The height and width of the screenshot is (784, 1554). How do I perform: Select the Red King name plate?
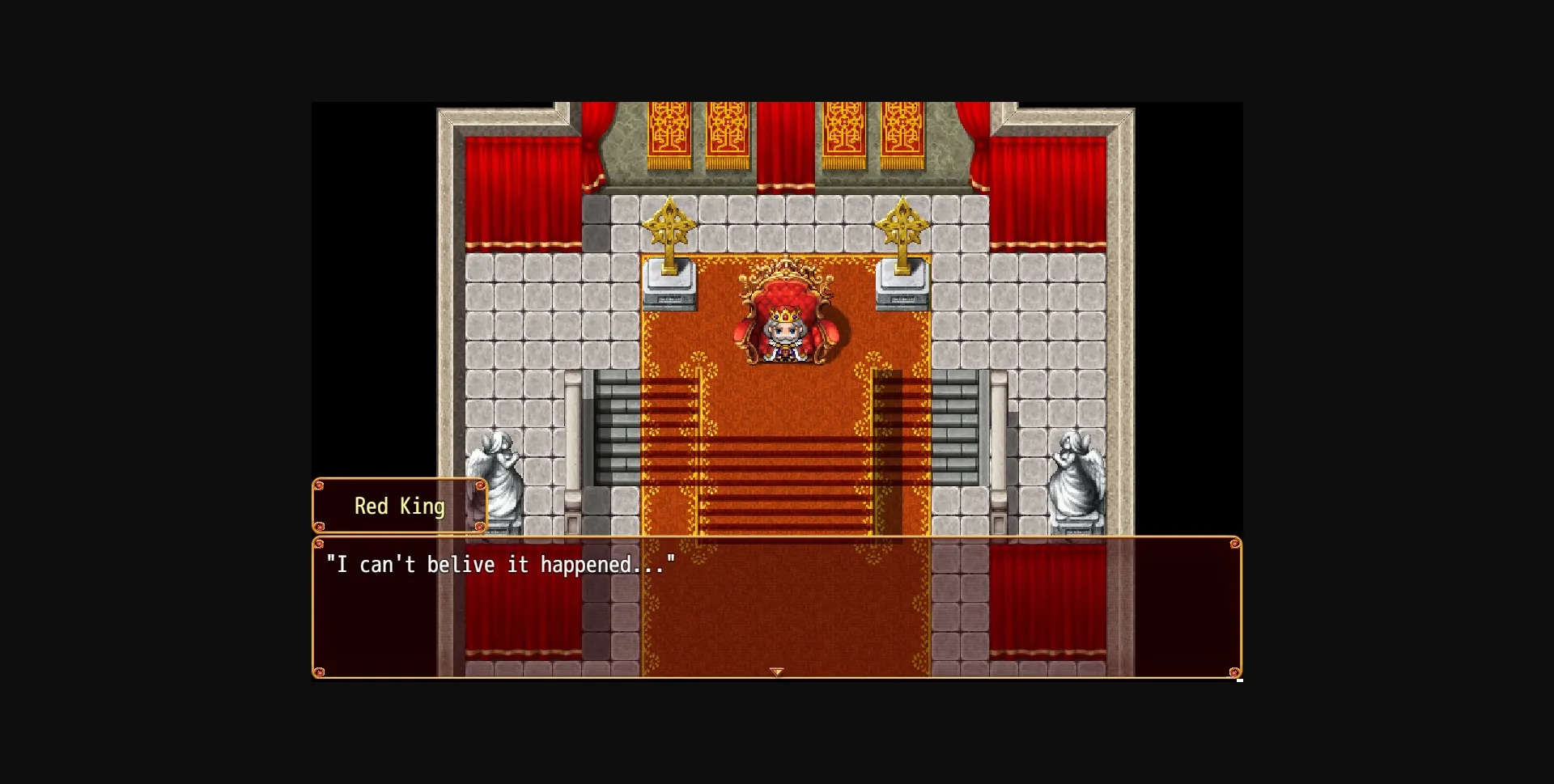coord(399,506)
